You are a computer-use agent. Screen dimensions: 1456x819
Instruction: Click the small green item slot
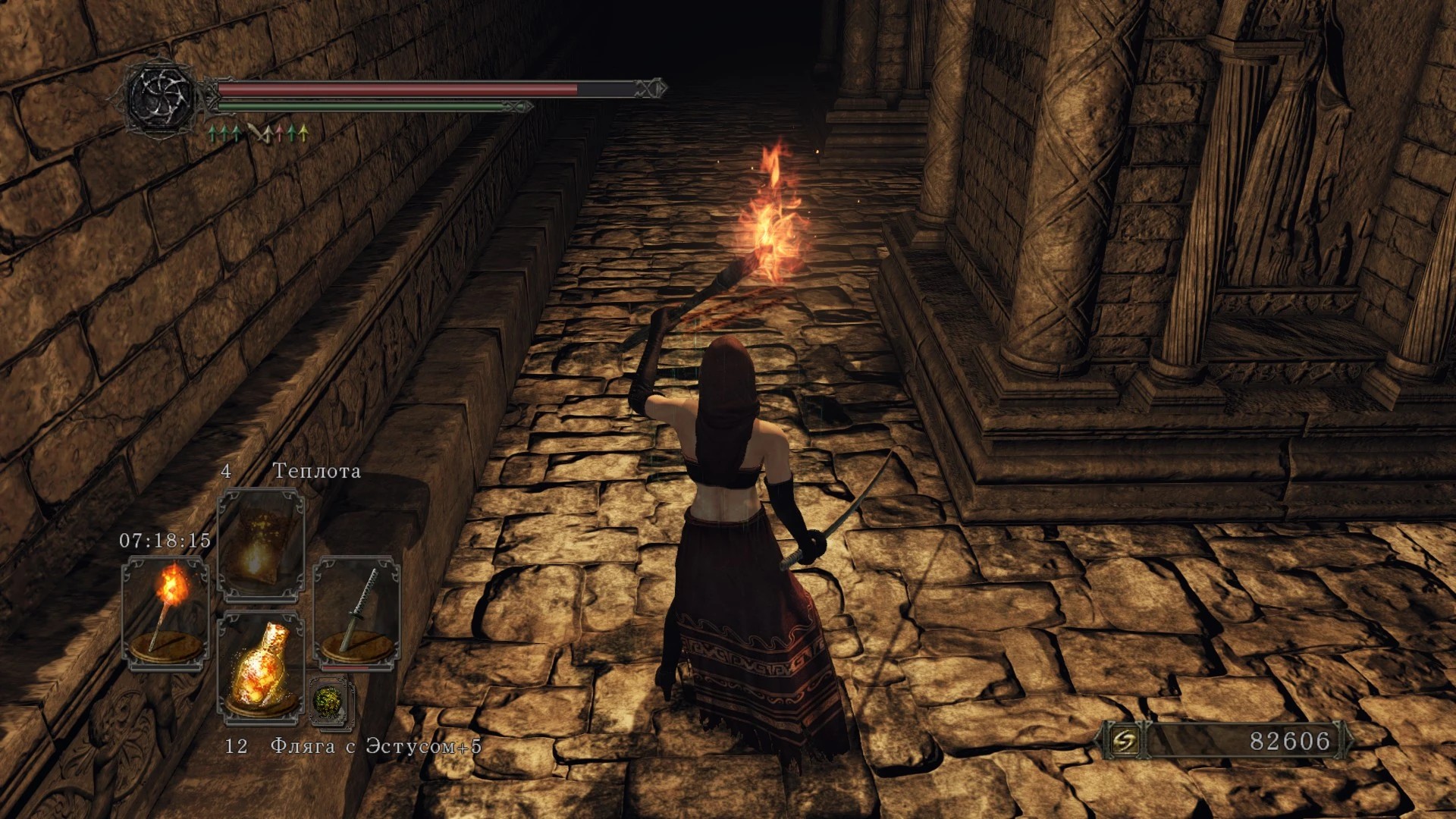click(331, 701)
